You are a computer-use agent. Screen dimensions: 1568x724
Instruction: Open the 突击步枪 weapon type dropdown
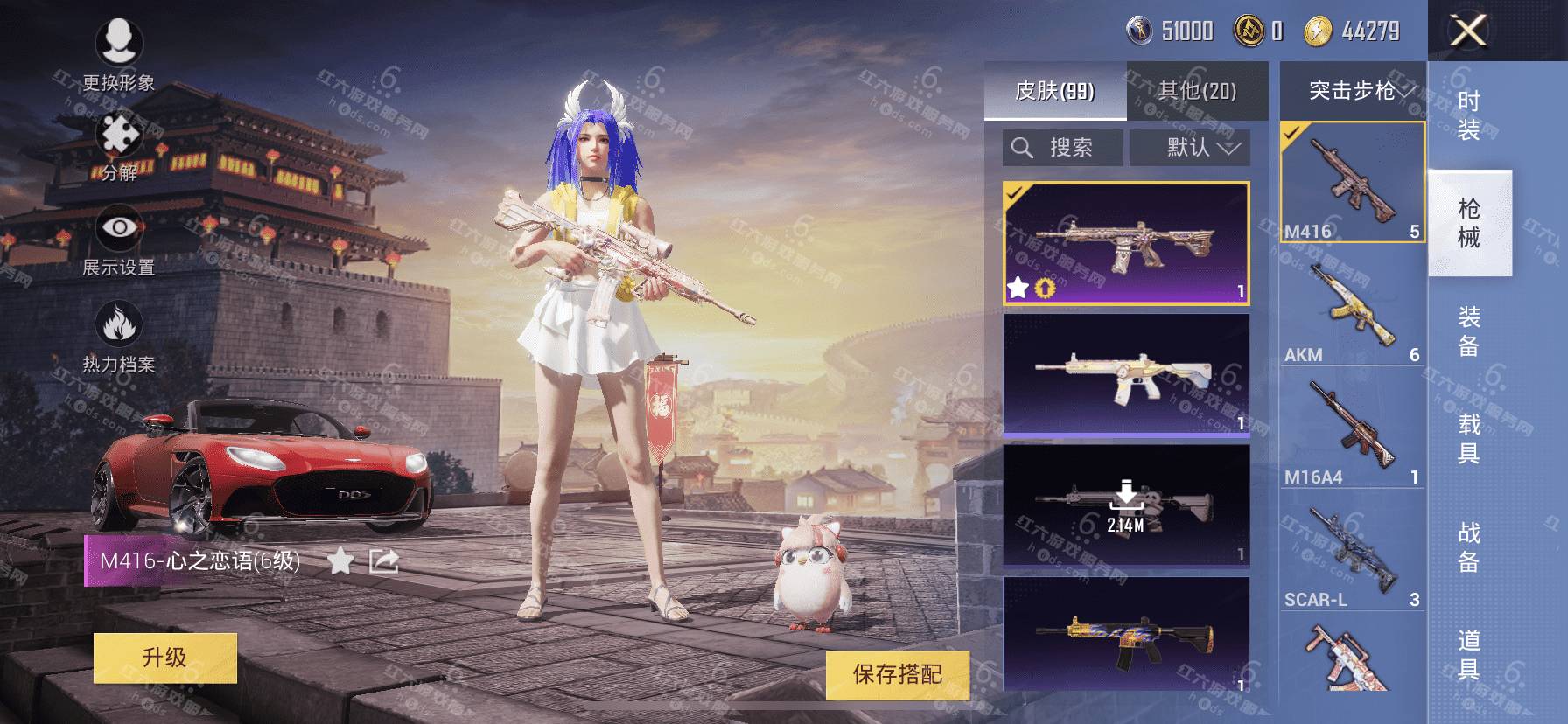pyautogui.click(x=1353, y=91)
